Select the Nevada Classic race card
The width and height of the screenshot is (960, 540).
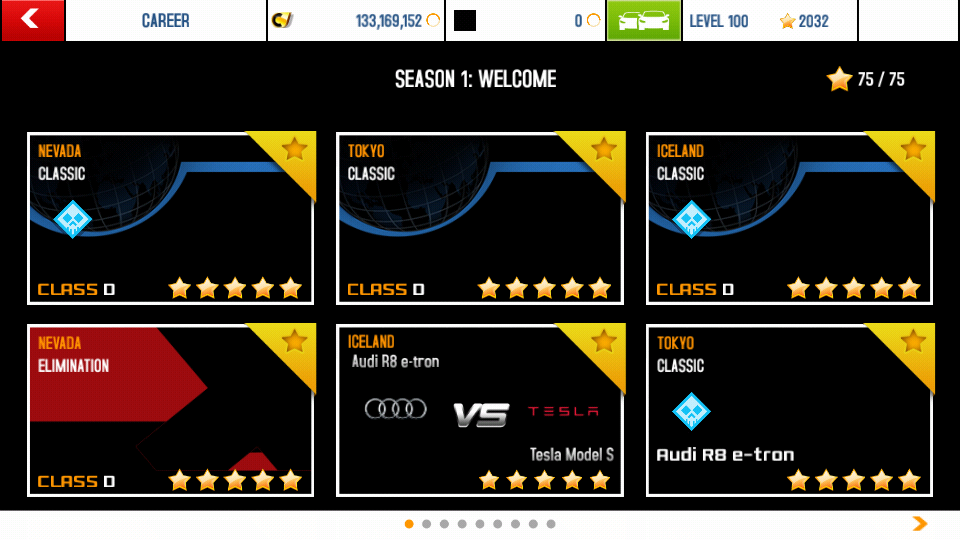pos(170,218)
